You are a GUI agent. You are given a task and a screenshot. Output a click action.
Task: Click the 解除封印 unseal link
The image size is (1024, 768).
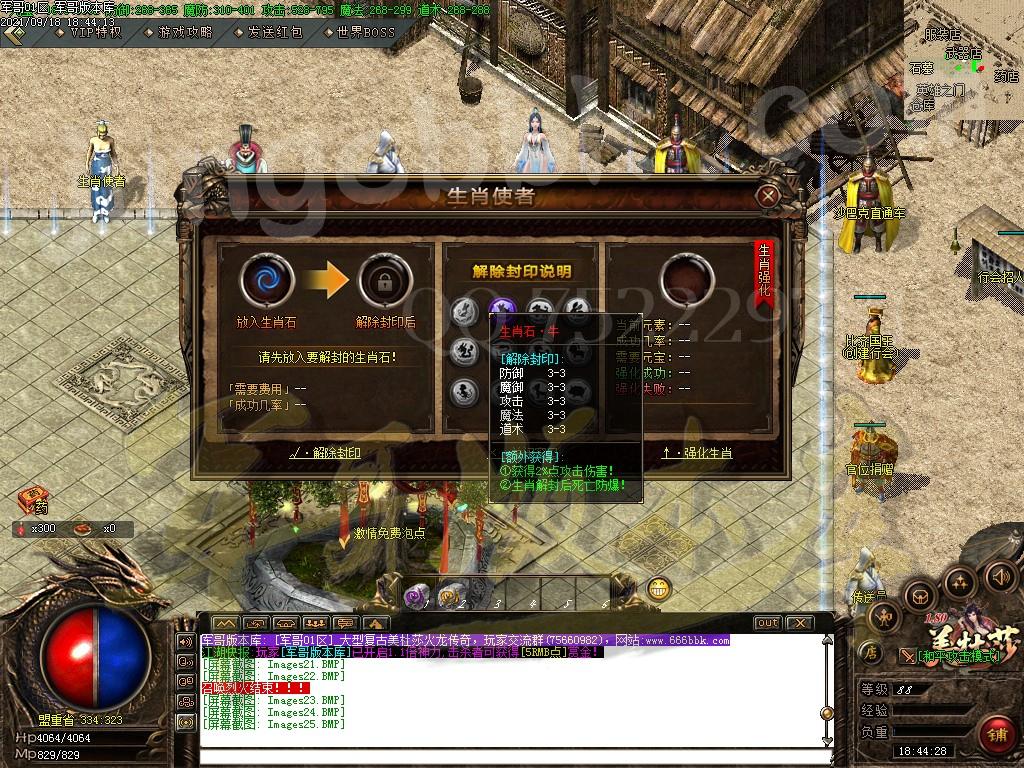pyautogui.click(x=324, y=453)
